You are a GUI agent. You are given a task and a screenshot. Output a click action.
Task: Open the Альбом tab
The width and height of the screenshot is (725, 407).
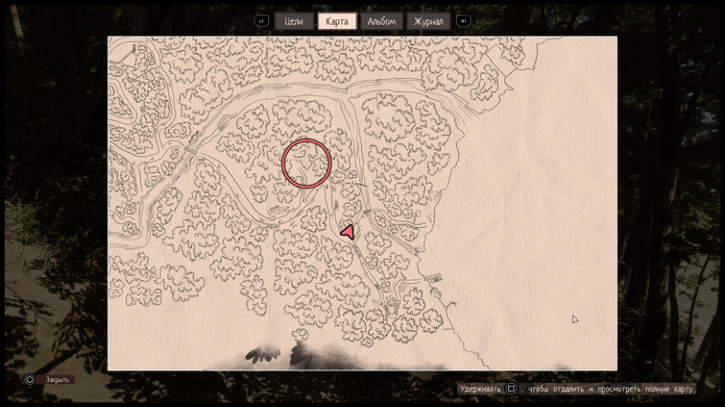pyautogui.click(x=381, y=21)
